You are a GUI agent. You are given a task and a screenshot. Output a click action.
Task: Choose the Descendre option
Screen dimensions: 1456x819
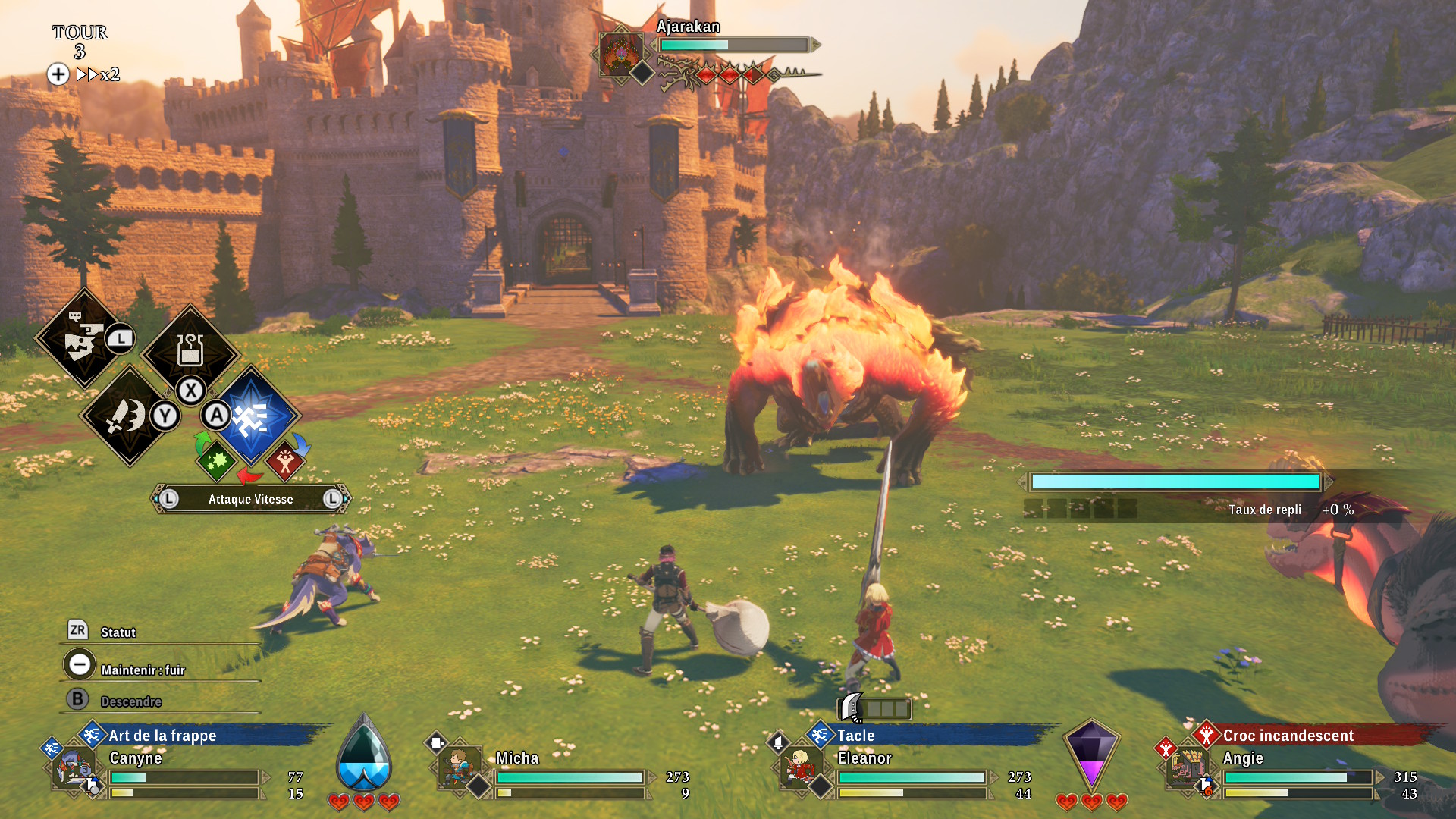click(130, 701)
